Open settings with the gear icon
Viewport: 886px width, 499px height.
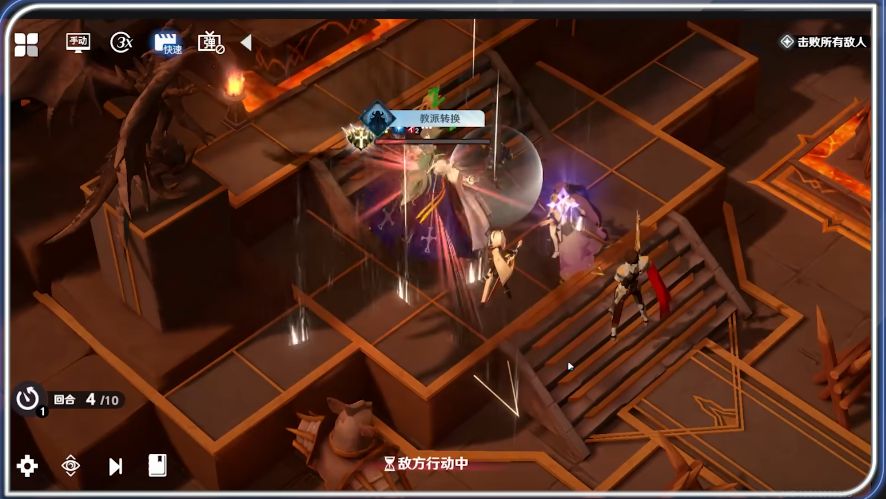(27, 465)
